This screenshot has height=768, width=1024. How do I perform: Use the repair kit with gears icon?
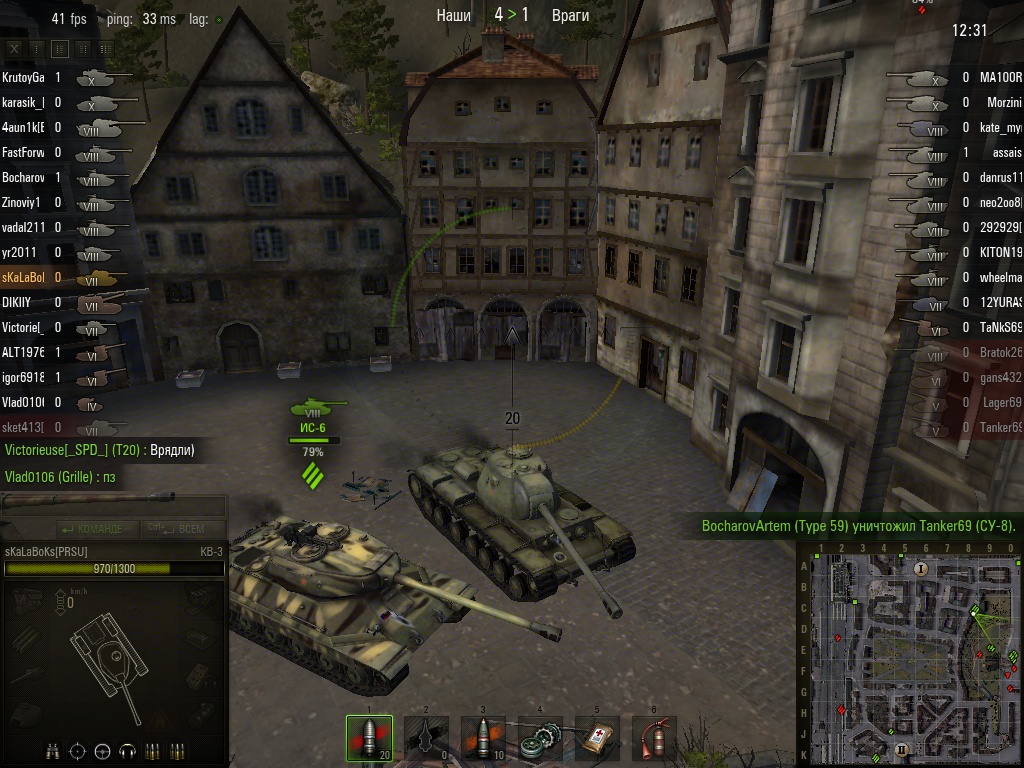click(540, 739)
